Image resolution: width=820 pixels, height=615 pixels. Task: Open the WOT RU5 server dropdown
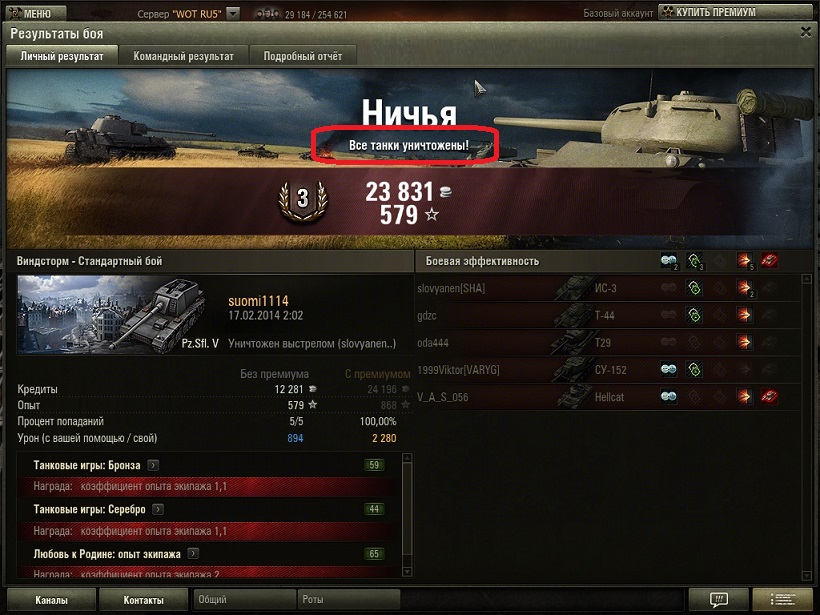click(x=233, y=14)
